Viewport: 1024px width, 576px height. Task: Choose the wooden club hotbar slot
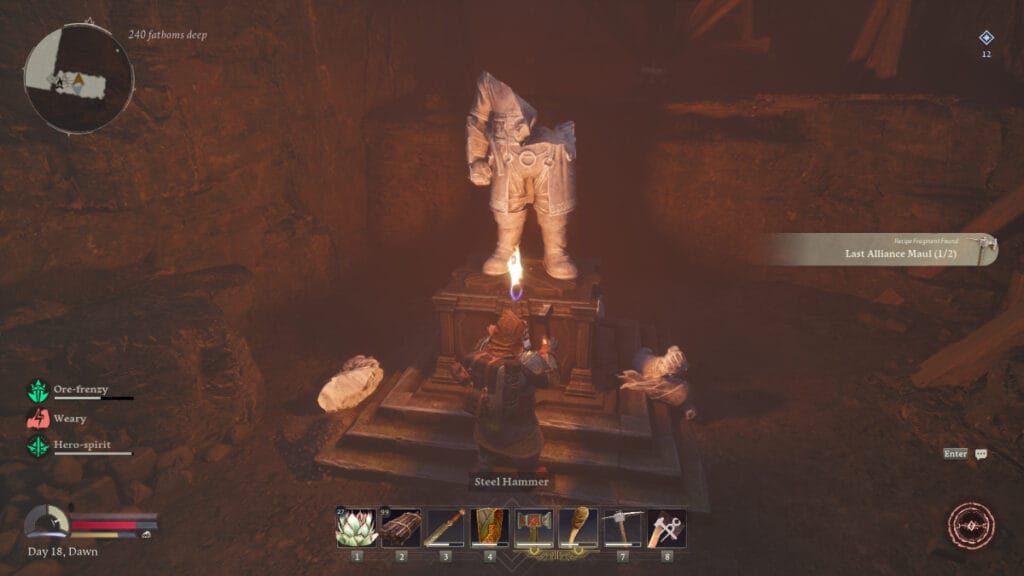(578, 527)
